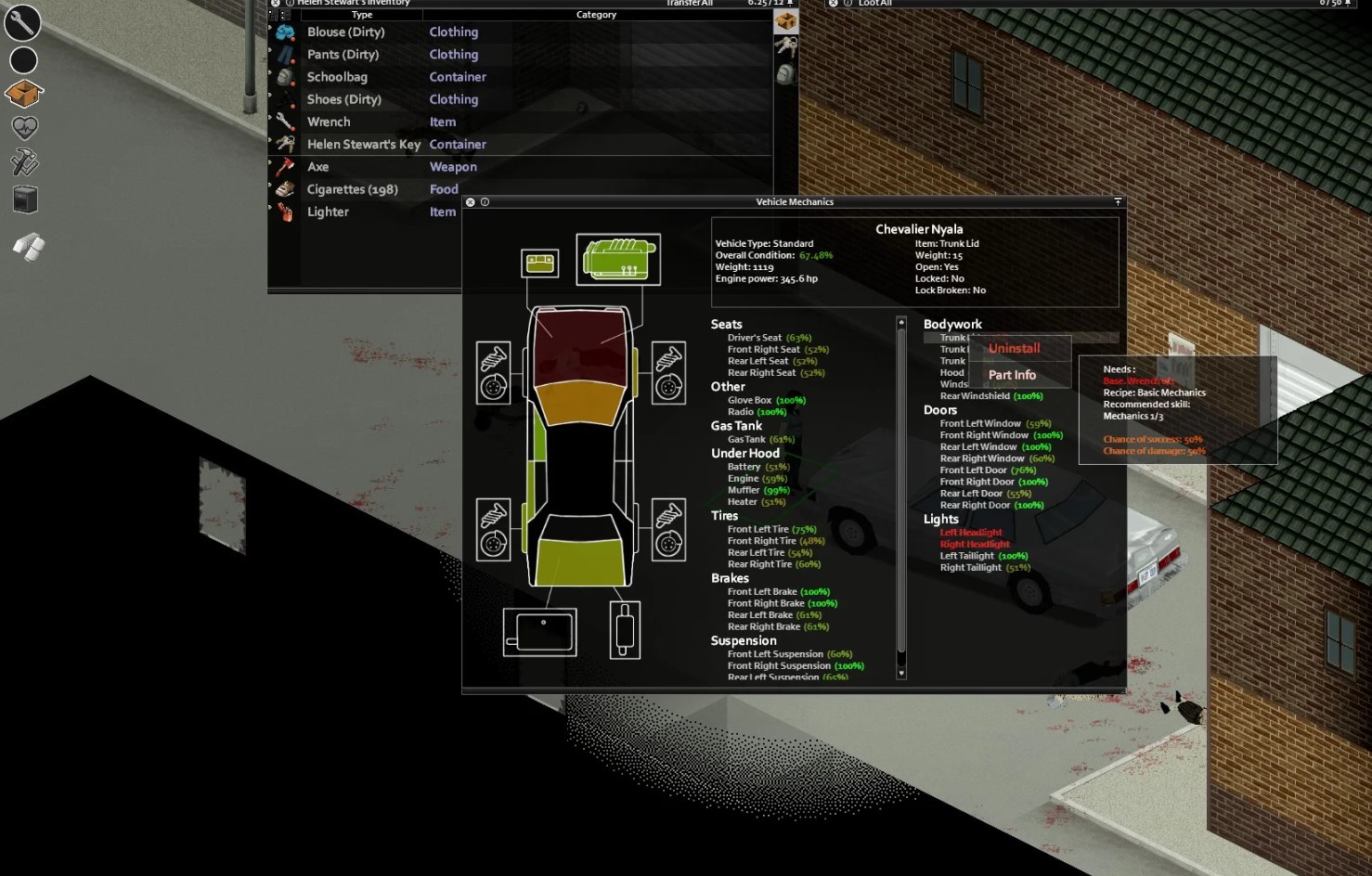Select Part Info from the context menu

[1012, 374]
